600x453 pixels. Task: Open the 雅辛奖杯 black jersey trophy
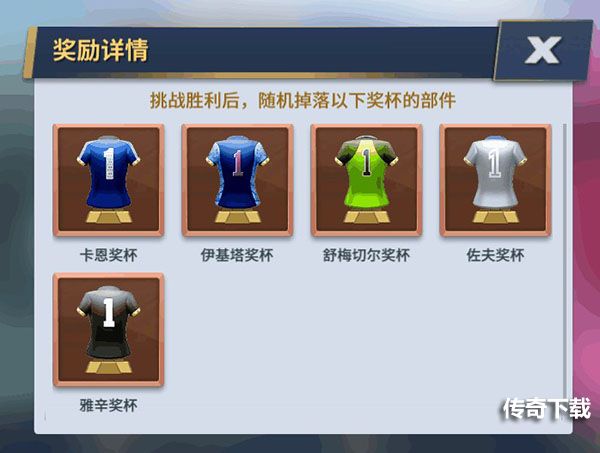(108, 330)
